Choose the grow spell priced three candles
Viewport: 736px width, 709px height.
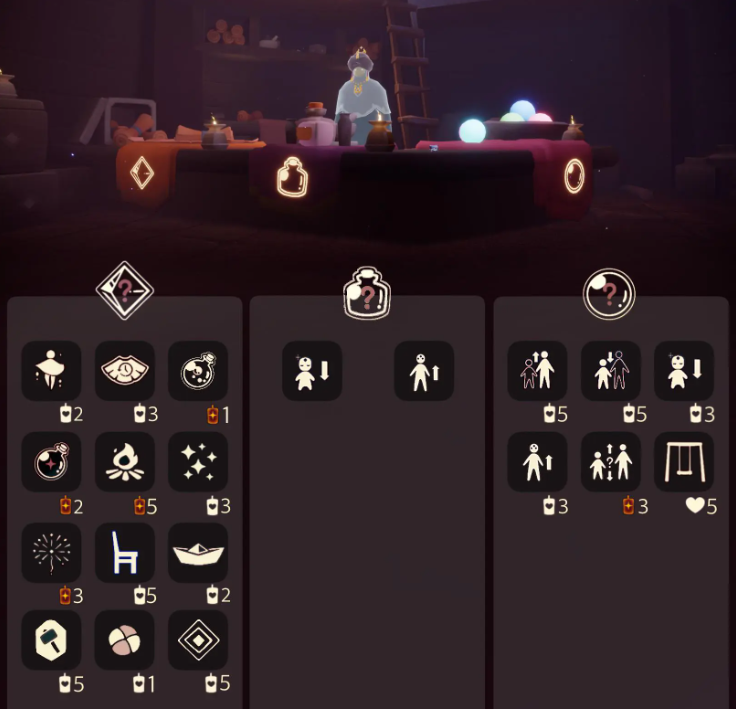point(538,462)
